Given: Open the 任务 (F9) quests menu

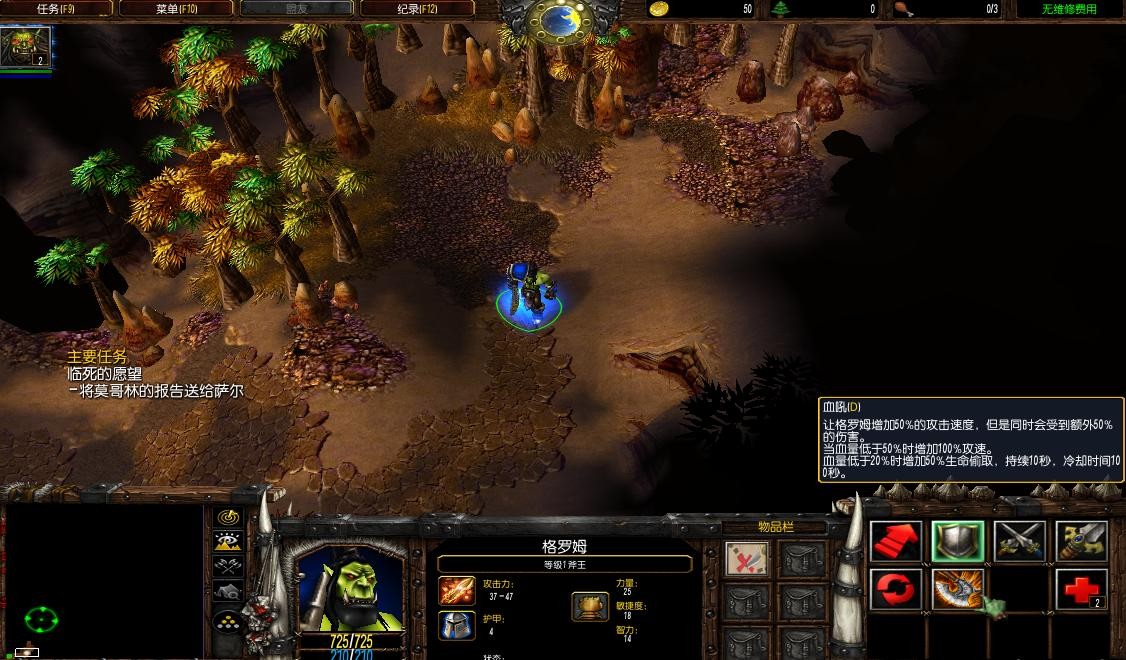Looking at the screenshot, I should (x=56, y=9).
